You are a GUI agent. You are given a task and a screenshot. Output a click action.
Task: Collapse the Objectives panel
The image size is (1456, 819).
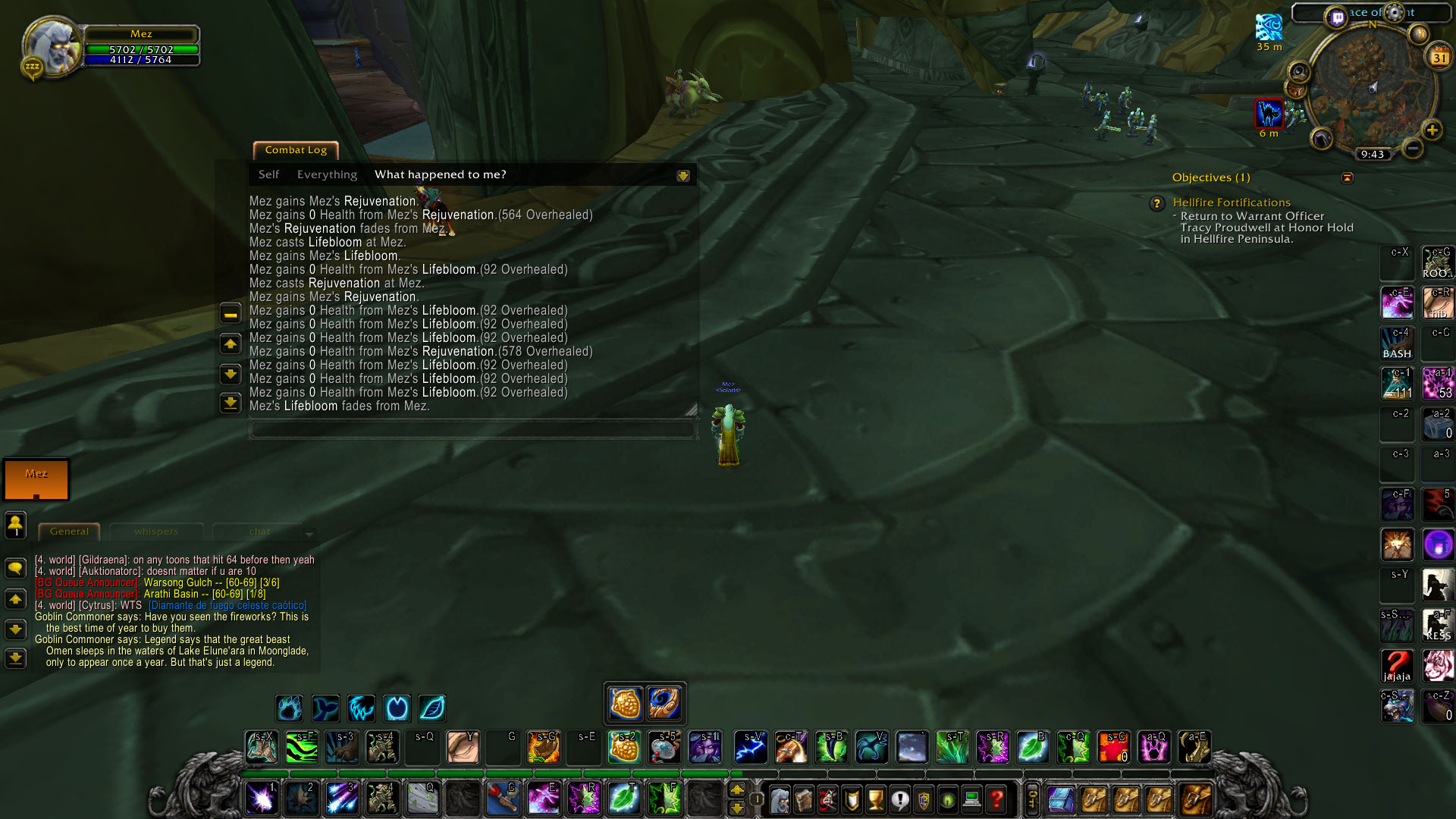pos(1348,177)
